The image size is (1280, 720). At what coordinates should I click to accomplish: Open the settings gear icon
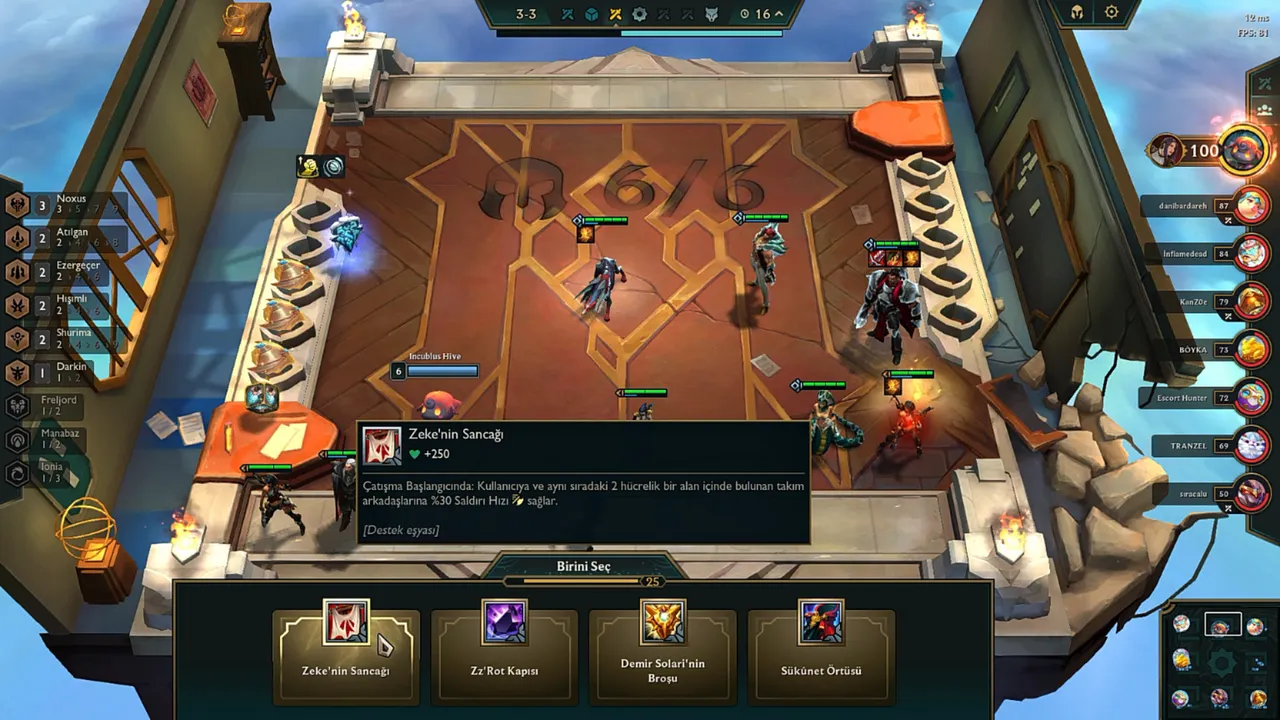click(x=1112, y=13)
